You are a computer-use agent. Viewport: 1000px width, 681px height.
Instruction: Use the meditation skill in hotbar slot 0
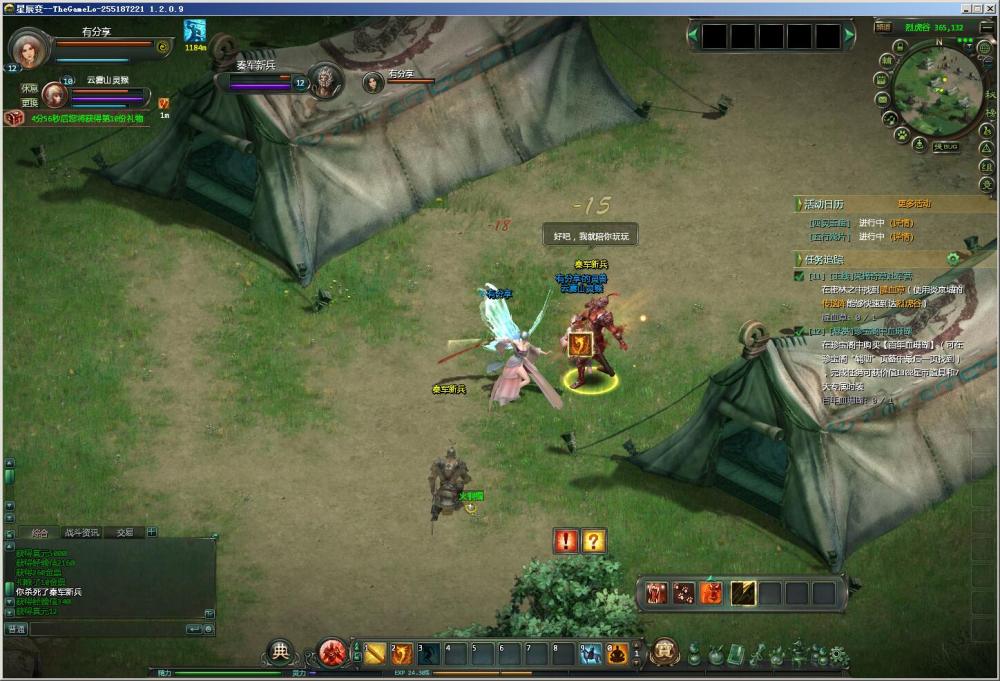(619, 653)
